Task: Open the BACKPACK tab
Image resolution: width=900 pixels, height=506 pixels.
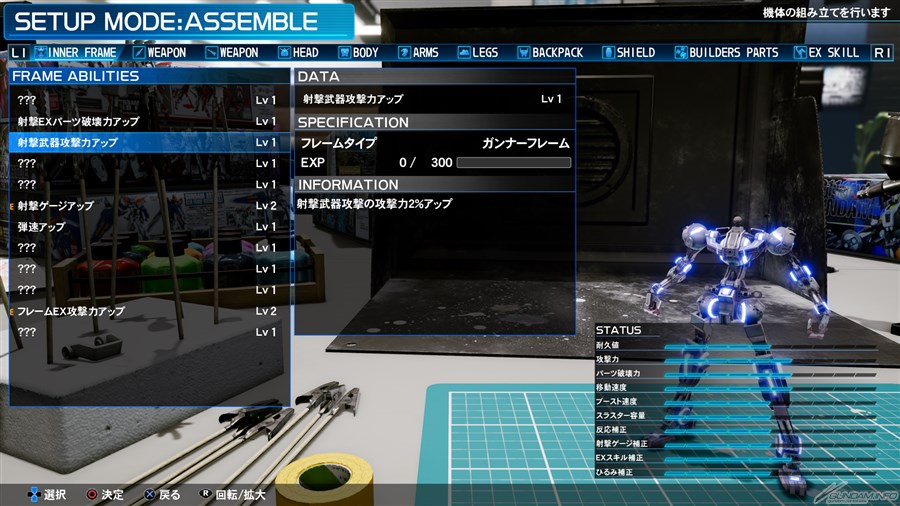Action: pyautogui.click(x=551, y=52)
